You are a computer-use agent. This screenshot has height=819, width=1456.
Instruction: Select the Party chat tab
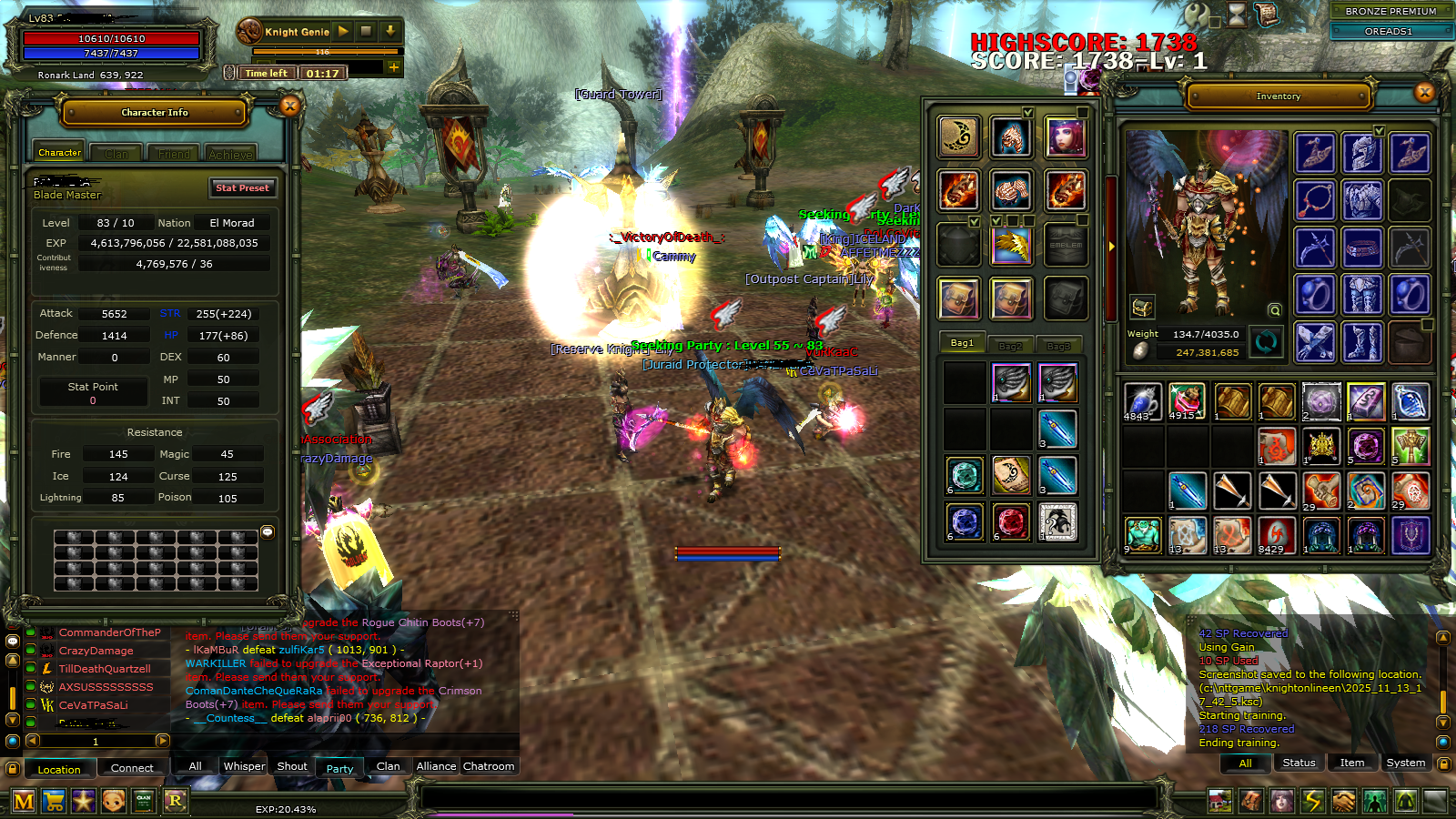pos(339,768)
